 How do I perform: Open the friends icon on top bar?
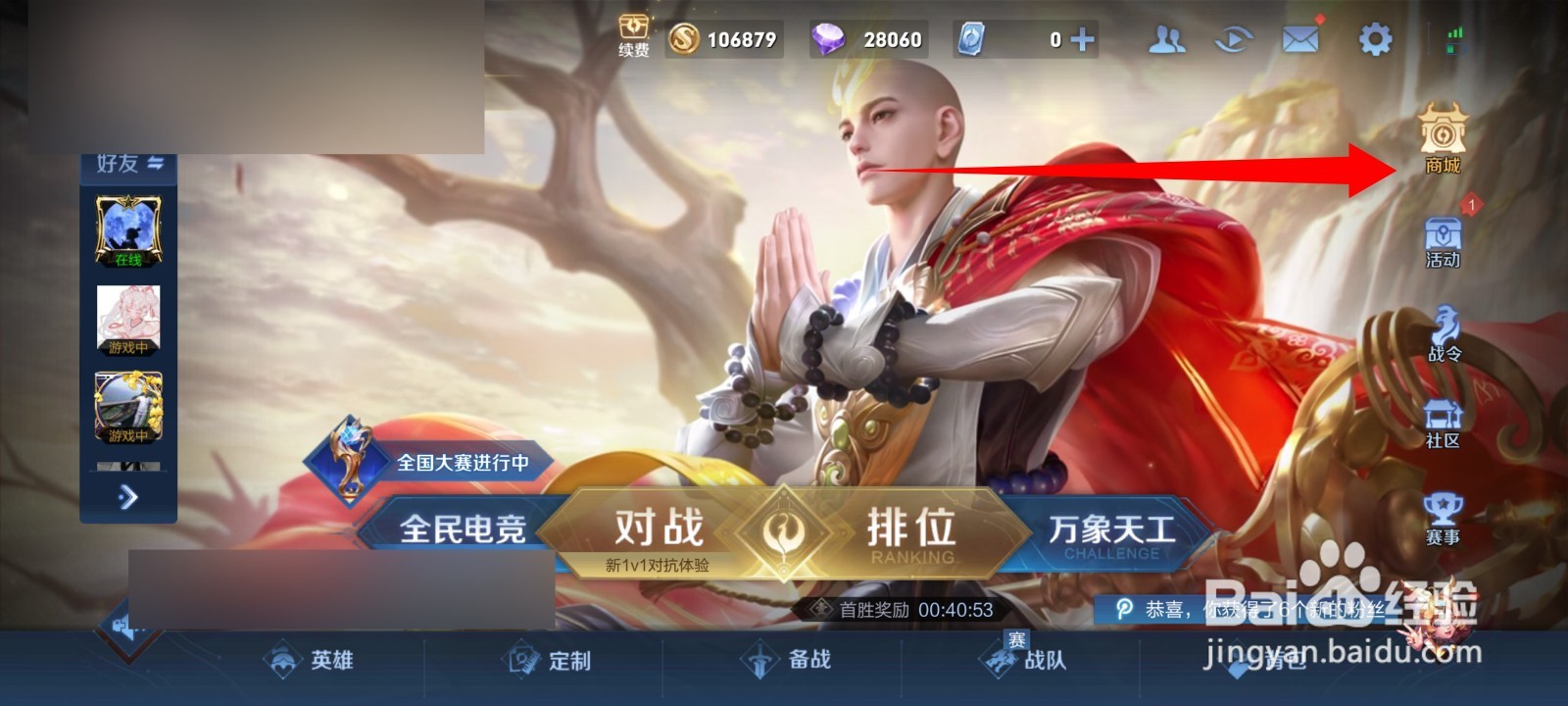[x=1166, y=39]
